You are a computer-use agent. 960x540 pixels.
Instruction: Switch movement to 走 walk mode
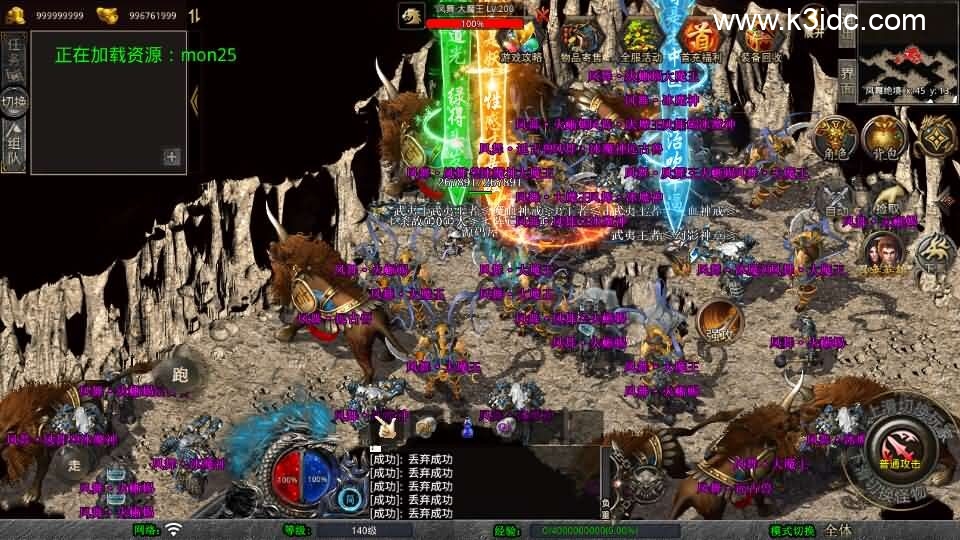click(x=74, y=462)
